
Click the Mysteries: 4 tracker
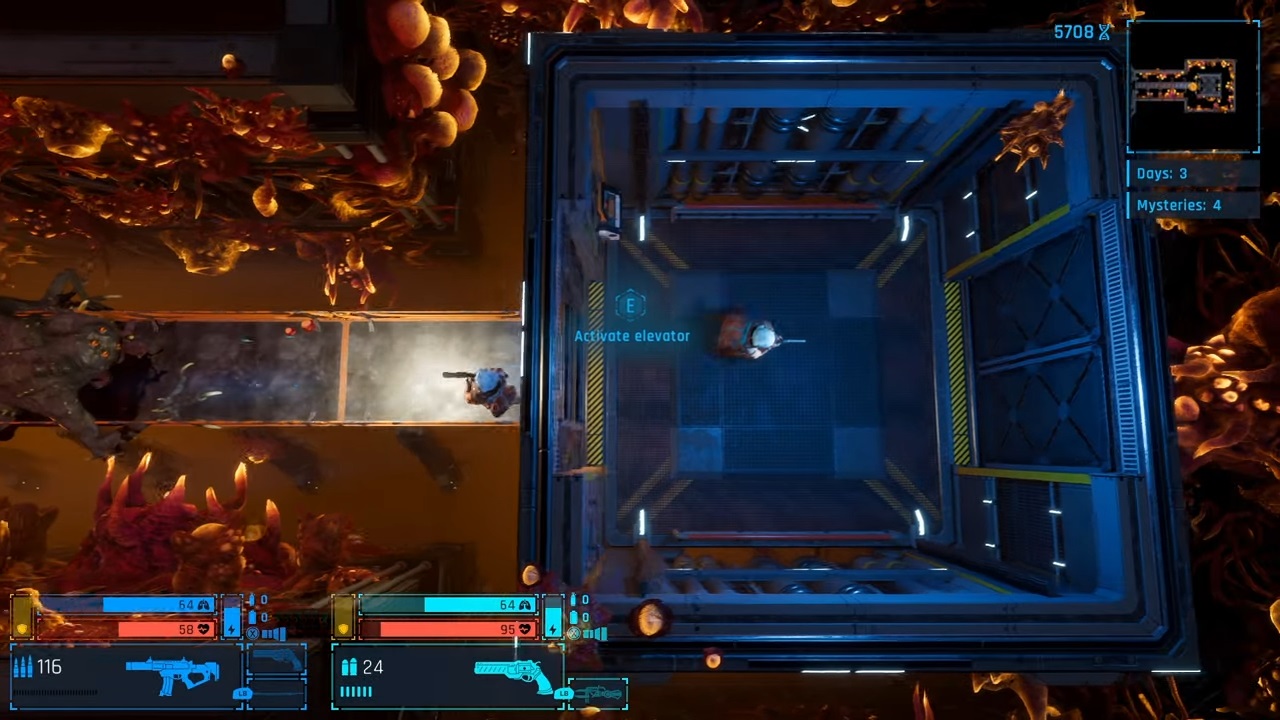click(x=1192, y=205)
